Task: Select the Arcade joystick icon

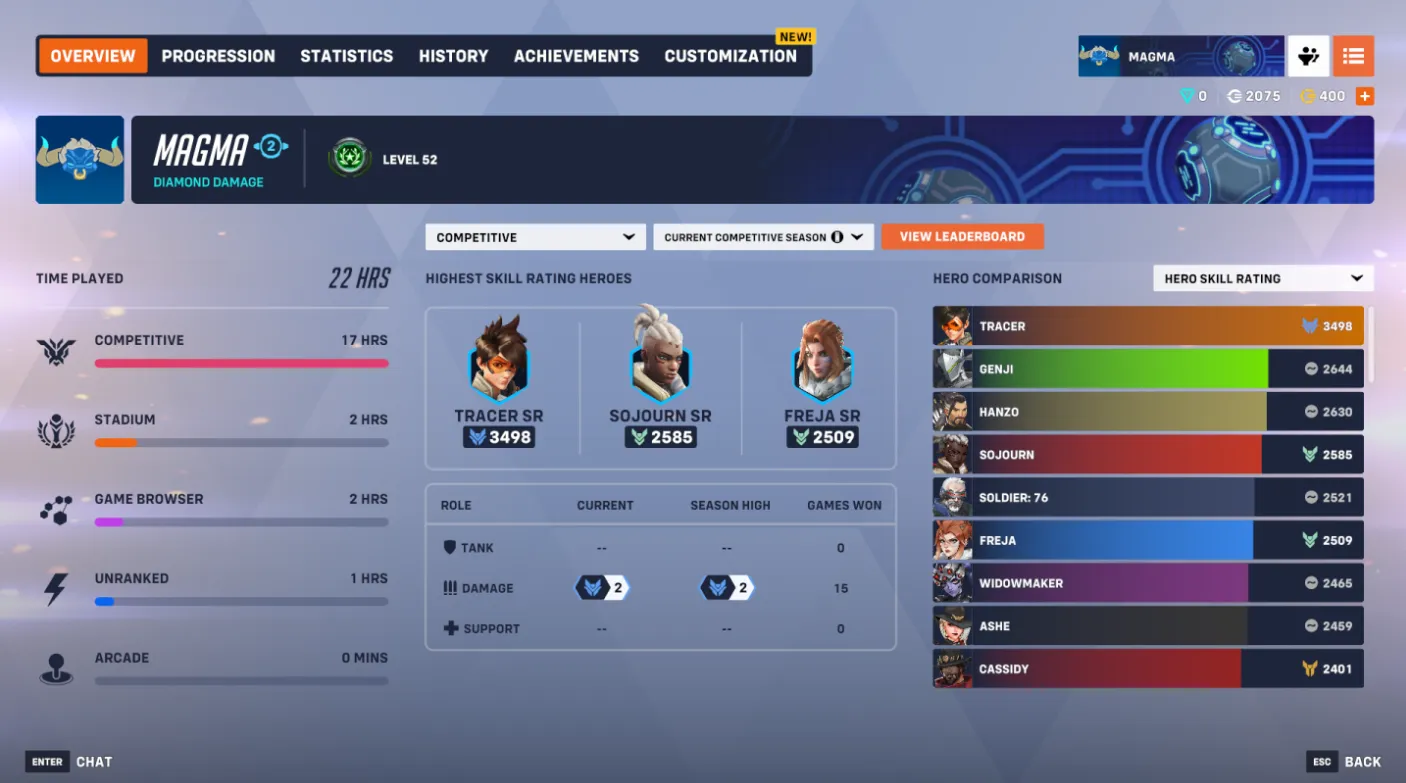Action: tap(55, 666)
